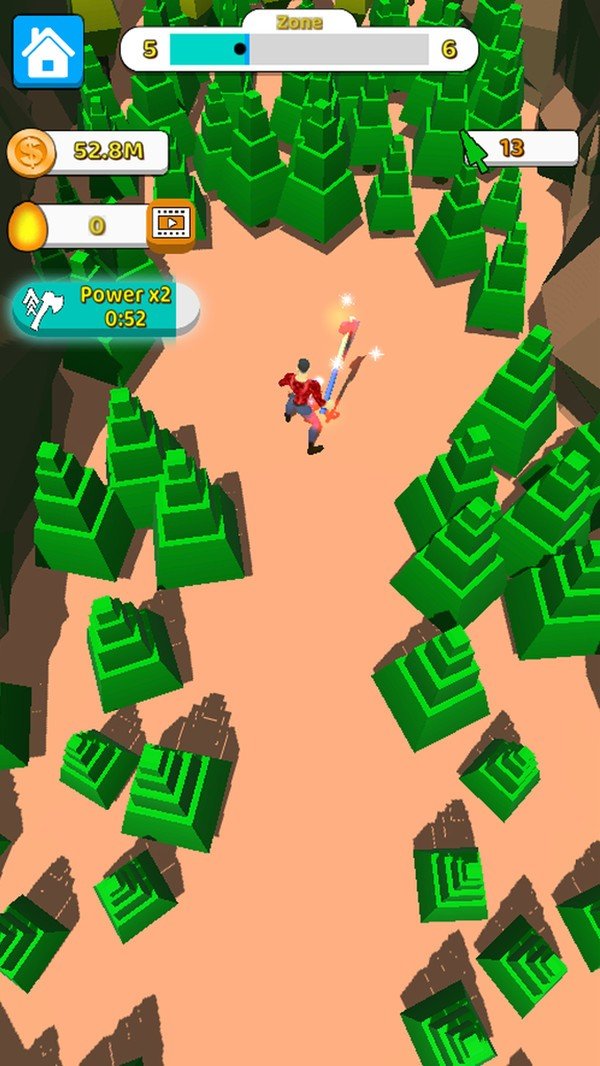Tap the blue home button

tap(47, 51)
